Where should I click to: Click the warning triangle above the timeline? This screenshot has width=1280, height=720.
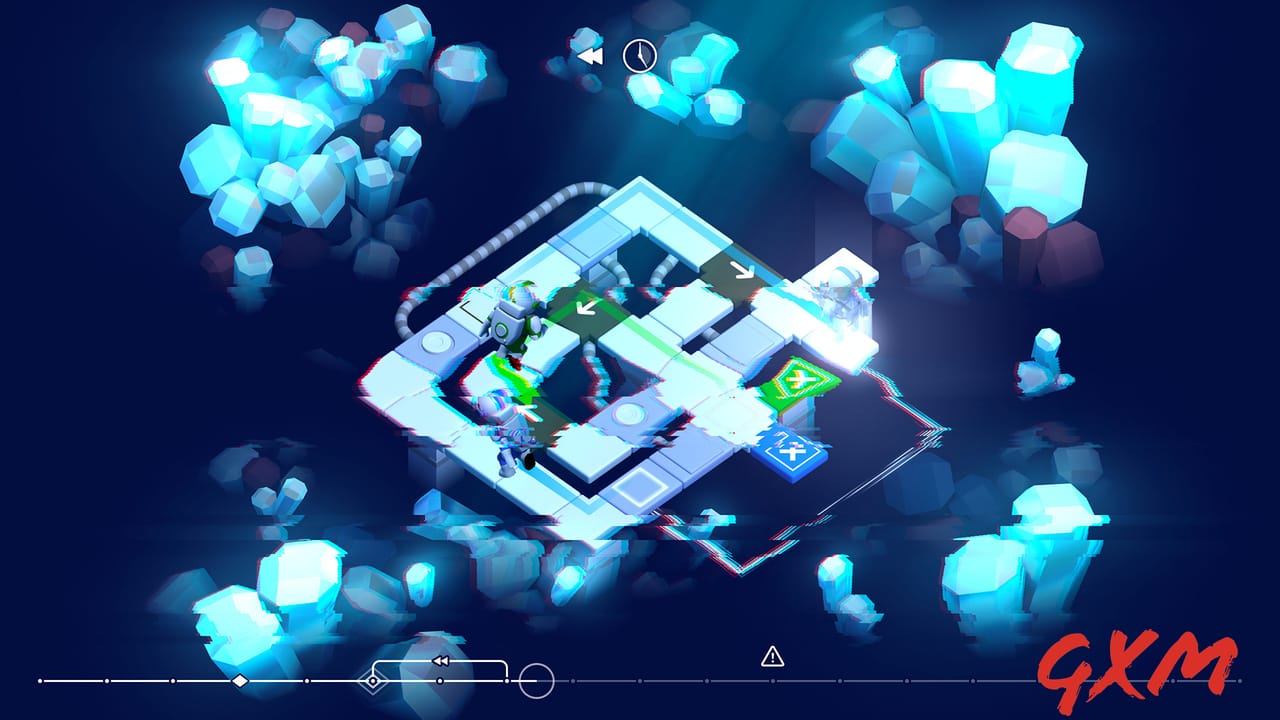pyautogui.click(x=770, y=657)
